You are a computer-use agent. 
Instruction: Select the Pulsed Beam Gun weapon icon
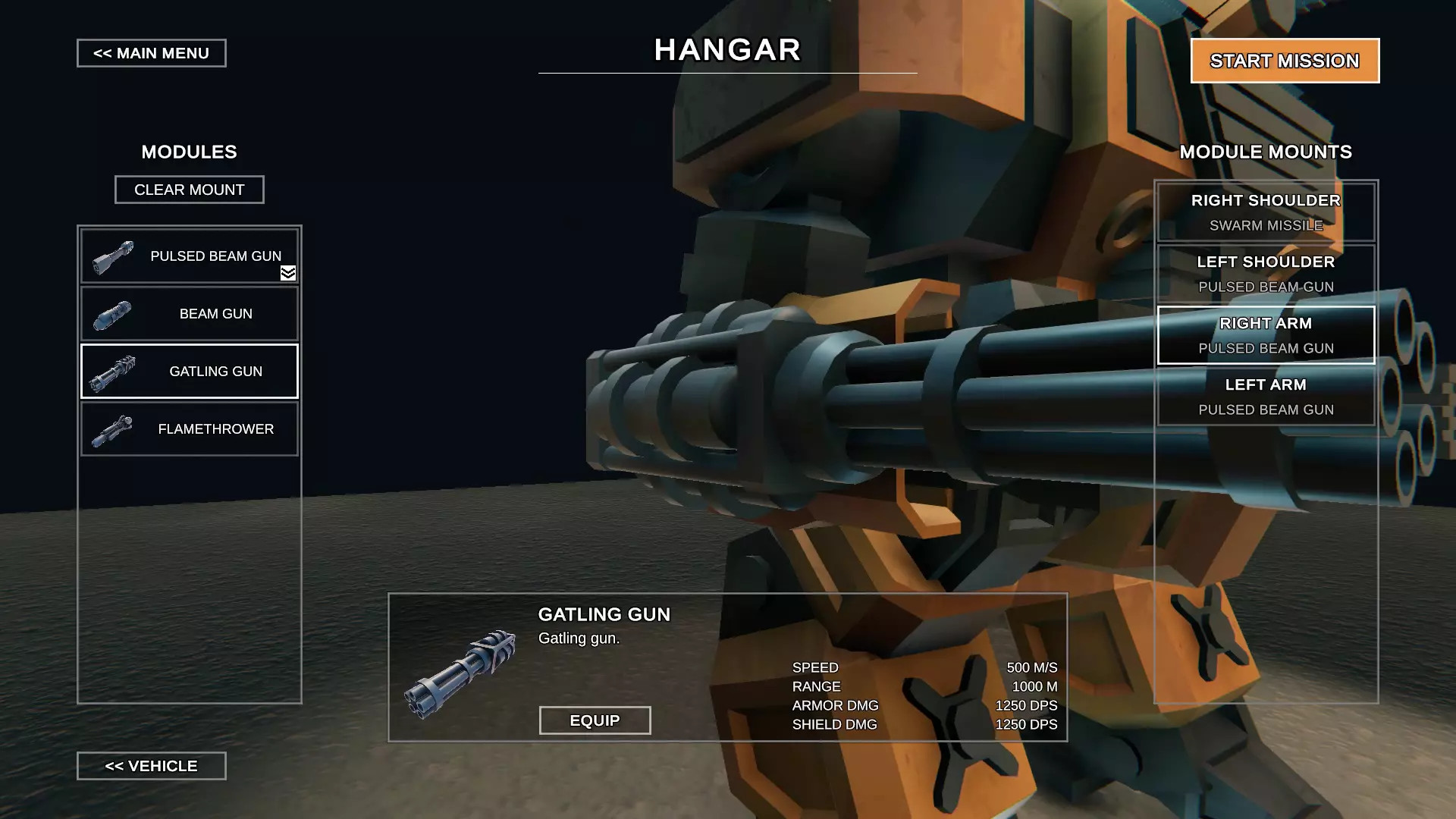(112, 256)
